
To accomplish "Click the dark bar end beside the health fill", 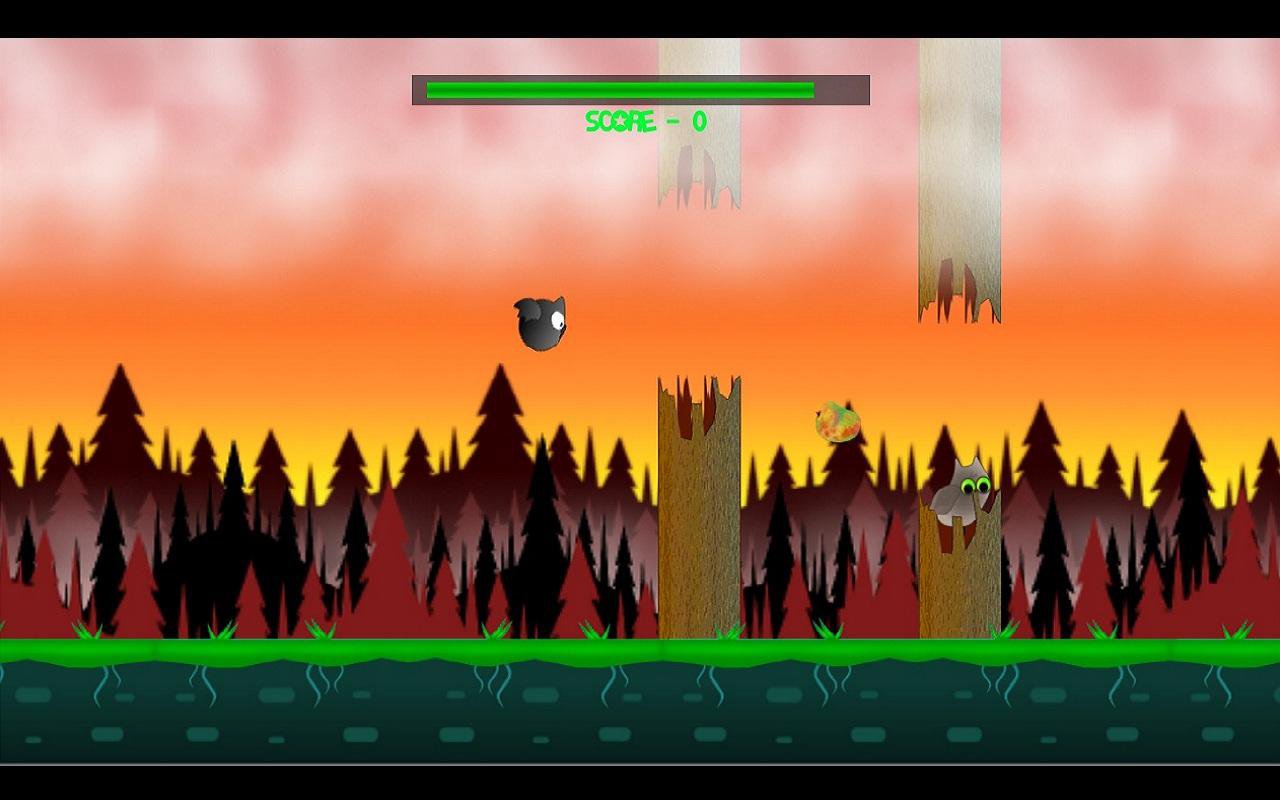I will [845, 89].
